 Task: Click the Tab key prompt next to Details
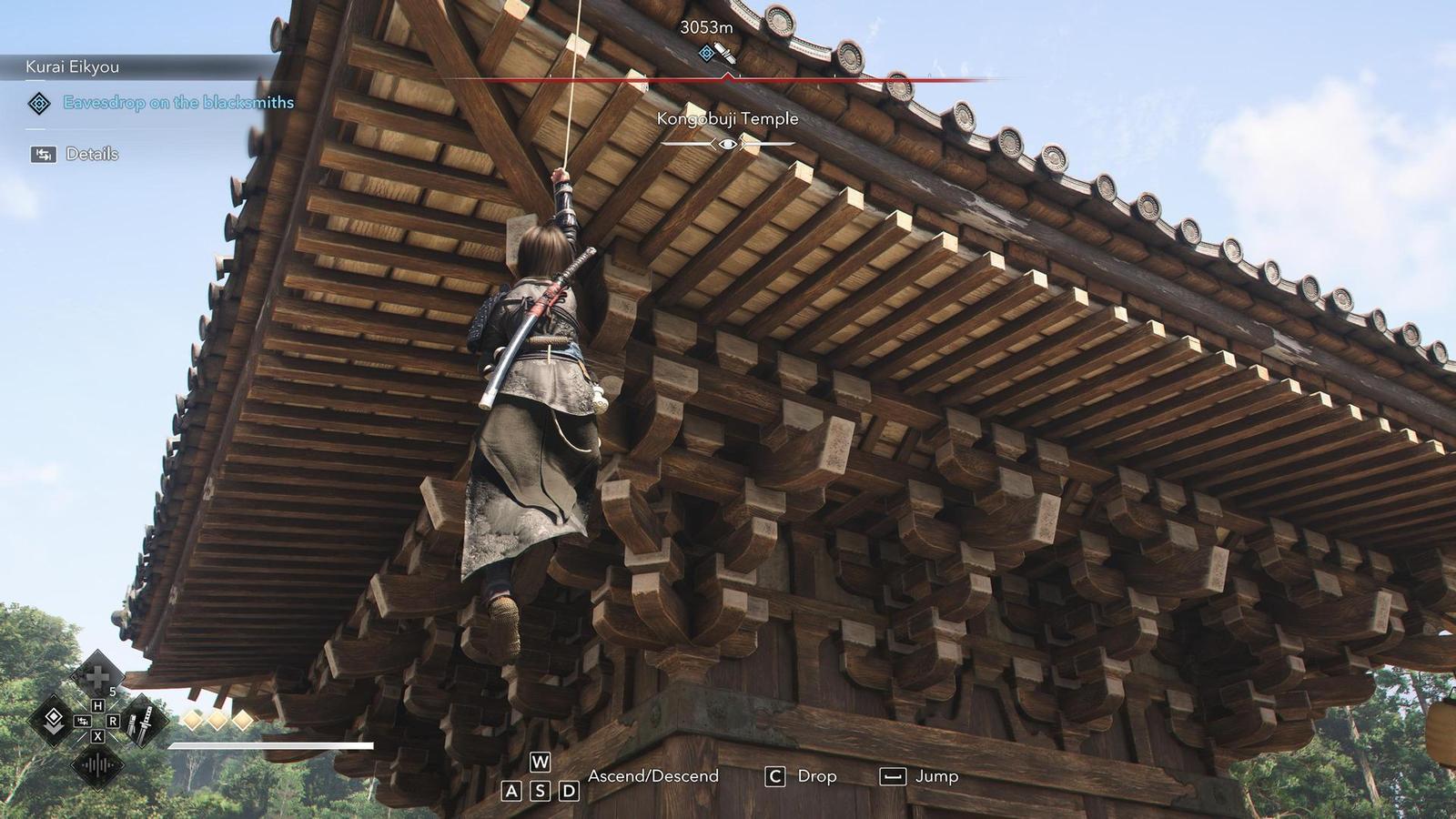click(43, 155)
